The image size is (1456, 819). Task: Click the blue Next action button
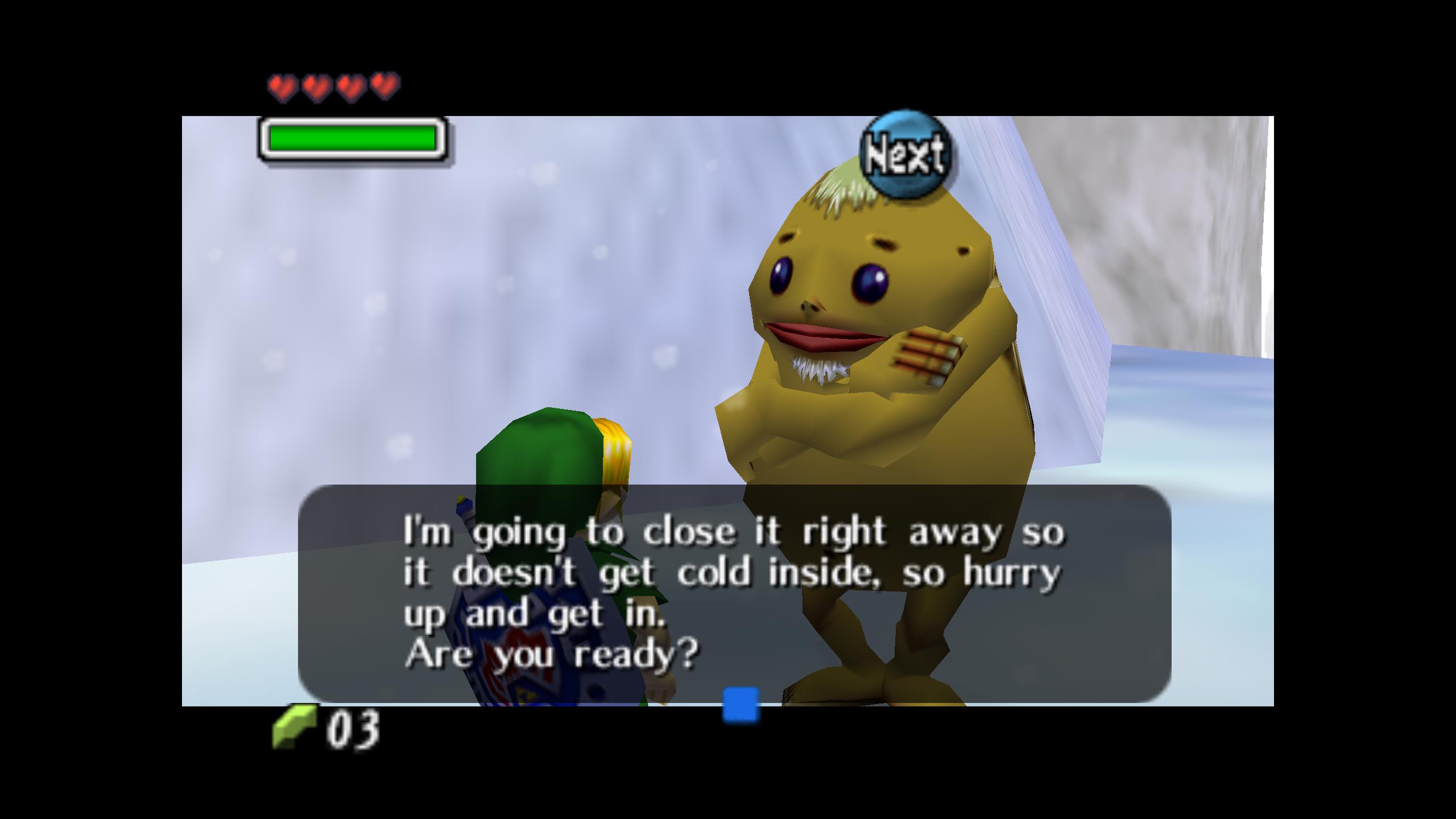[905, 155]
